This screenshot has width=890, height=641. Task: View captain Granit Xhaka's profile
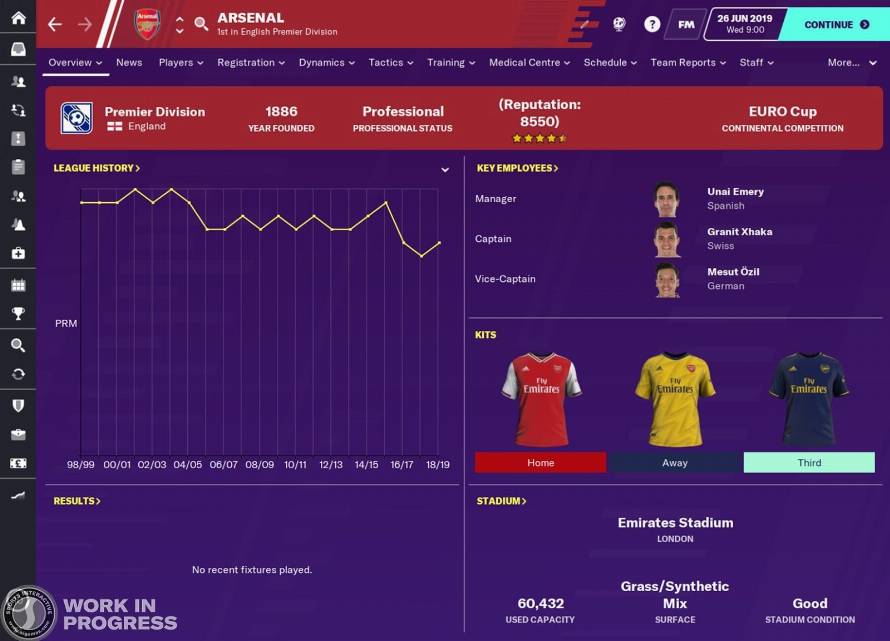coord(739,232)
